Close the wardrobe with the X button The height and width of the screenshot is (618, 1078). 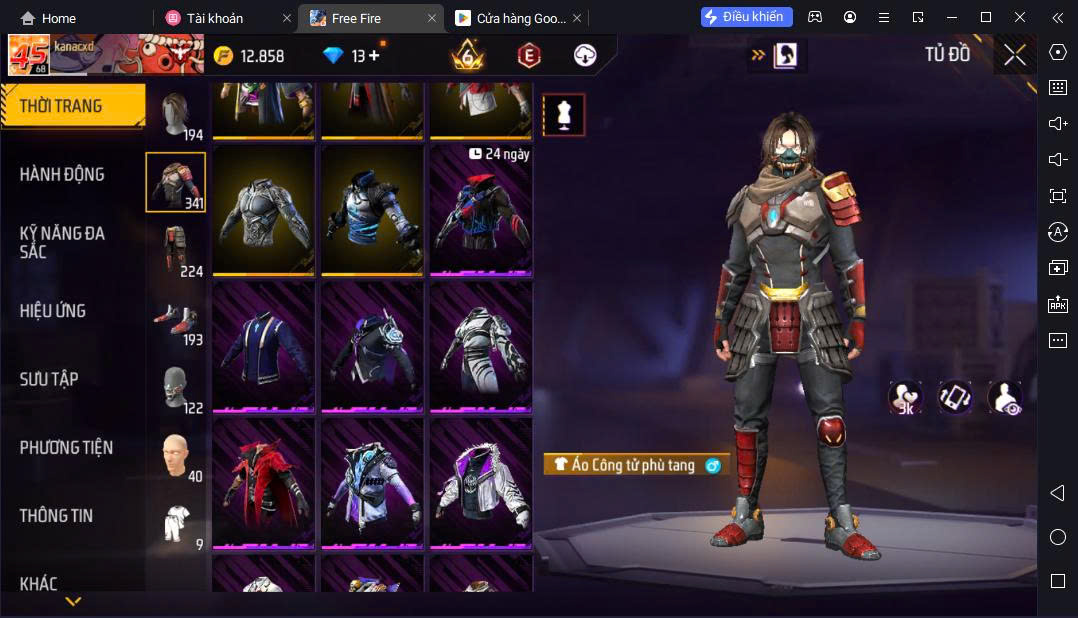pyautogui.click(x=1015, y=56)
